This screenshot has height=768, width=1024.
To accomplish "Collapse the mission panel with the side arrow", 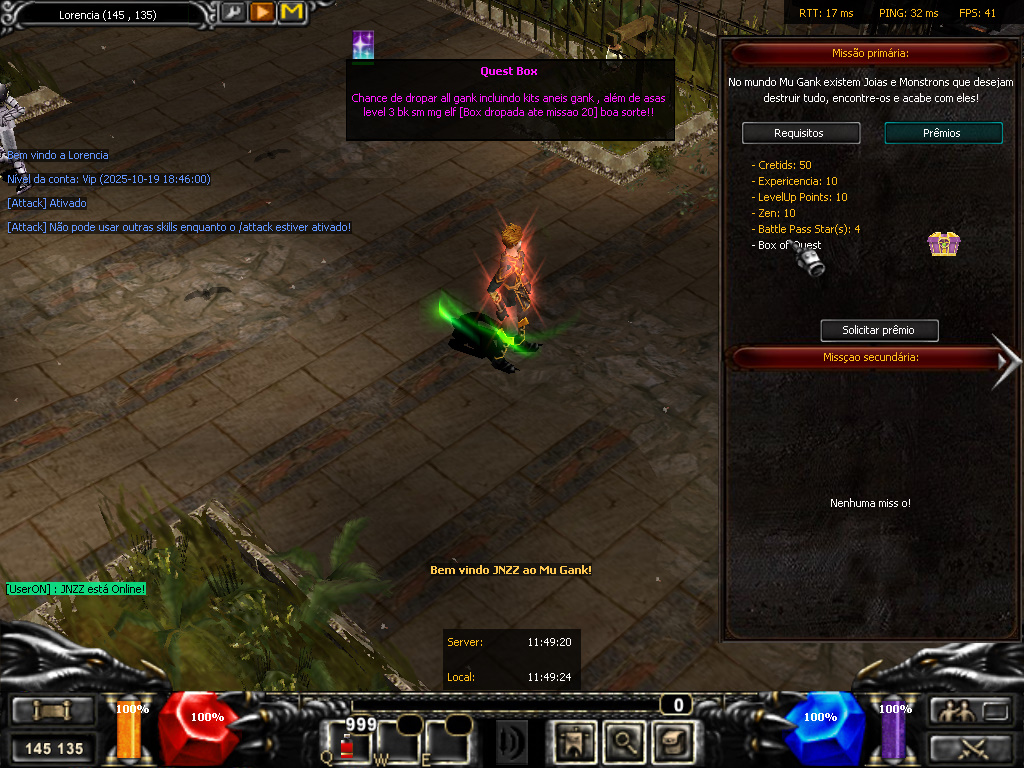I will 1005,360.
